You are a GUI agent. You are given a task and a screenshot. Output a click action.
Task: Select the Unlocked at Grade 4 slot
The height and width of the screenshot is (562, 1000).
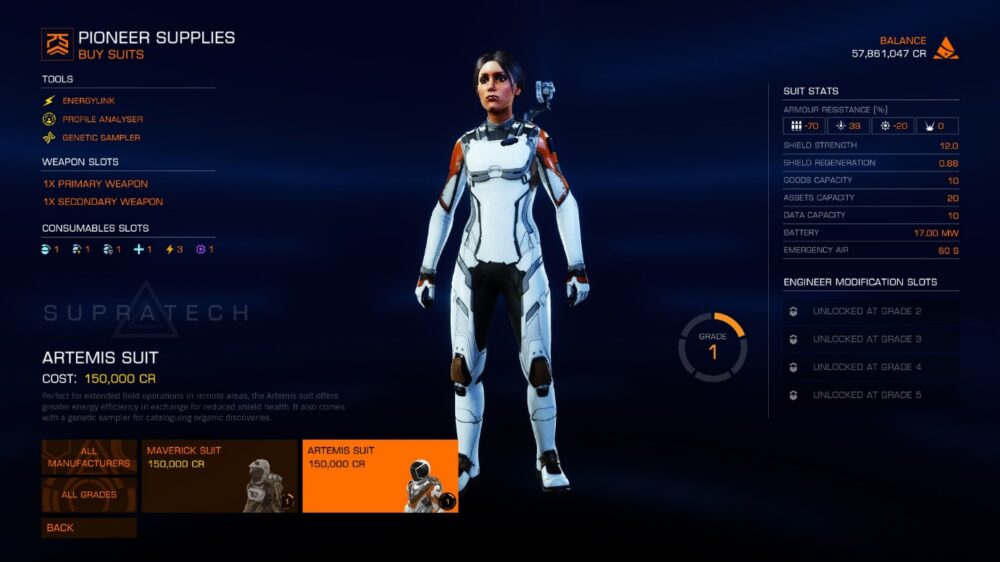tap(867, 367)
